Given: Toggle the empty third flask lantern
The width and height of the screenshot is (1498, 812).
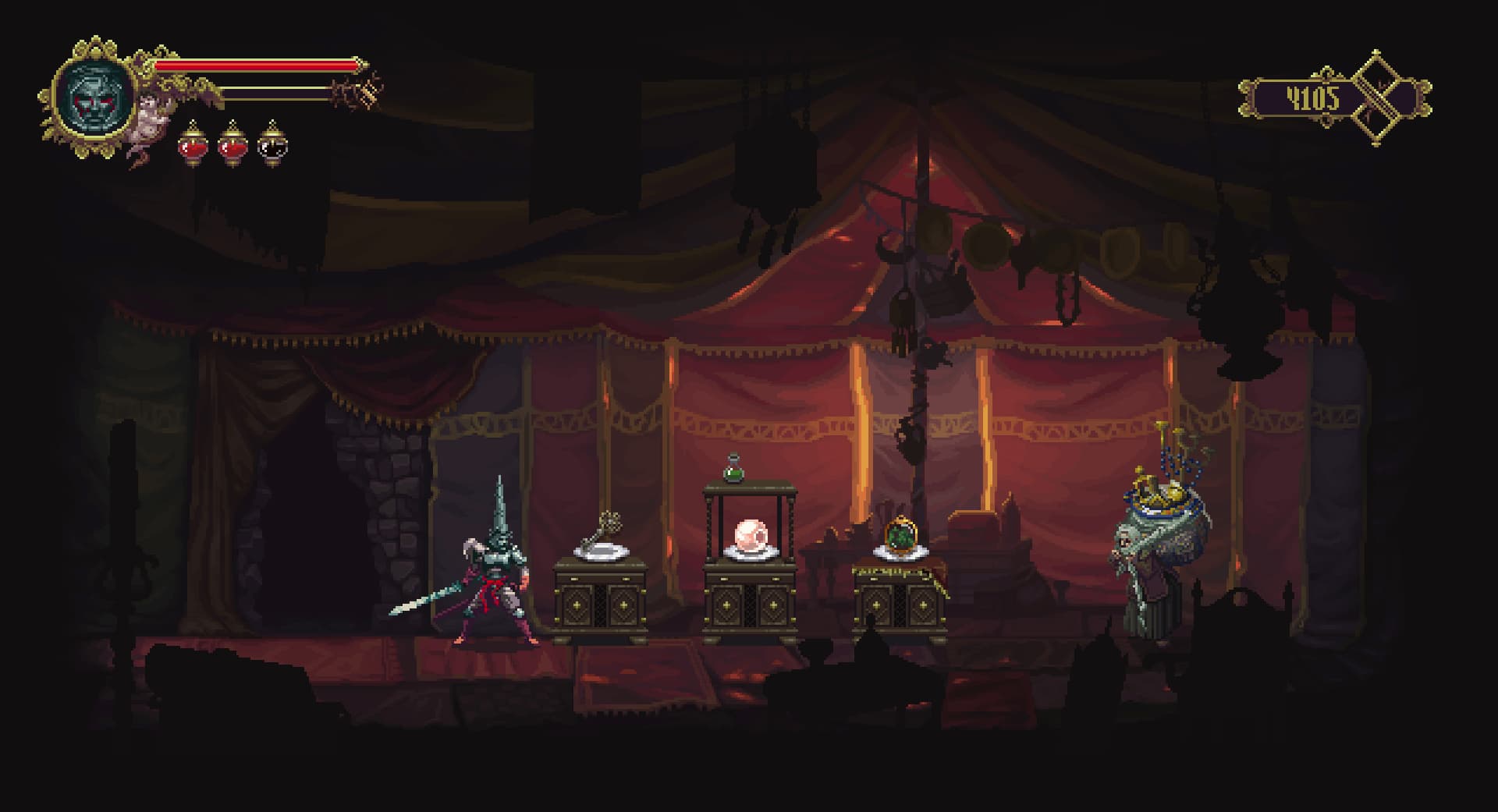Looking at the screenshot, I should tap(273, 146).
